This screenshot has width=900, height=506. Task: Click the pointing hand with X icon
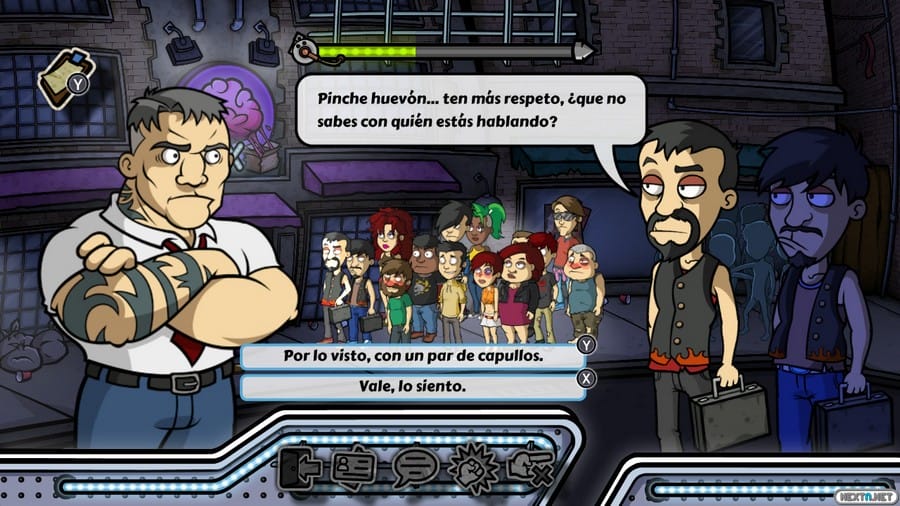pyautogui.click(x=527, y=467)
